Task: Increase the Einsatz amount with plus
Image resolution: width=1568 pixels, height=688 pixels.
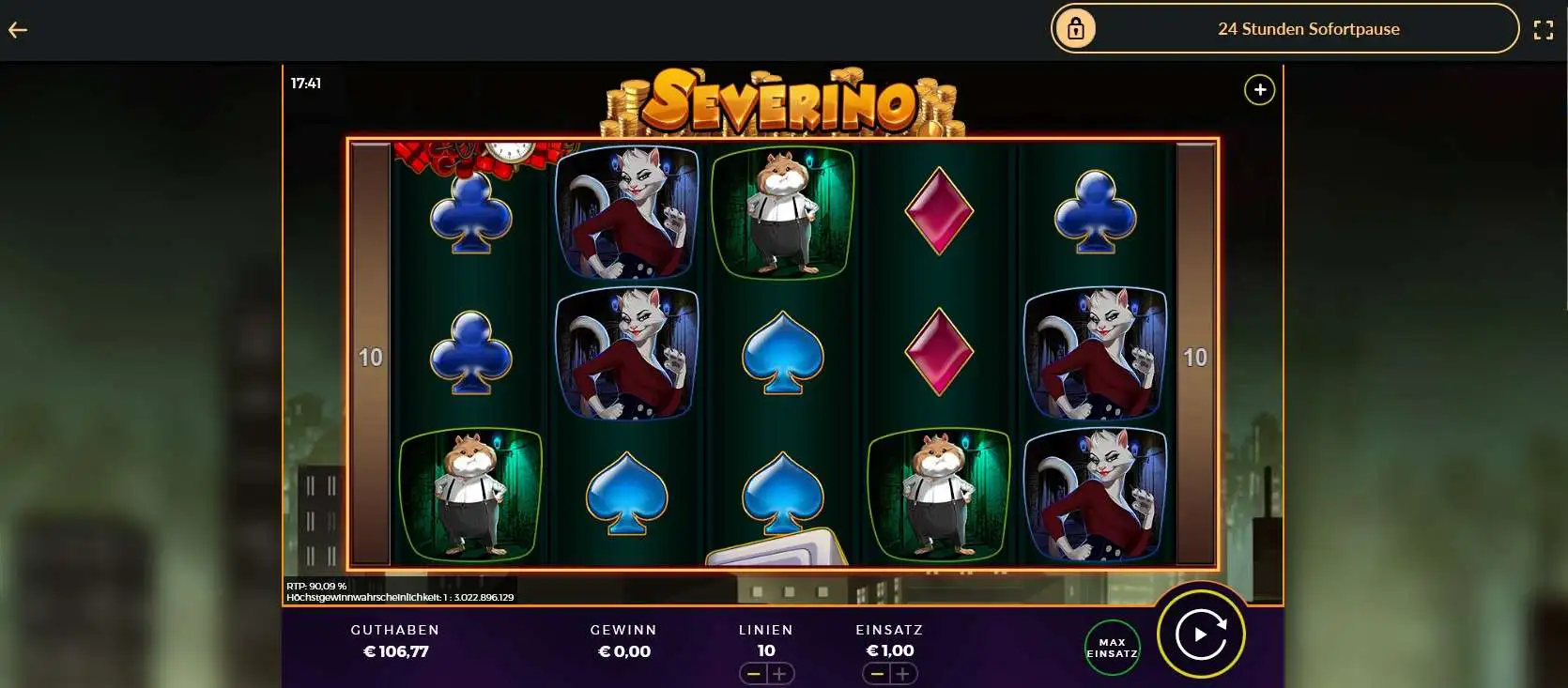Action: click(x=904, y=673)
